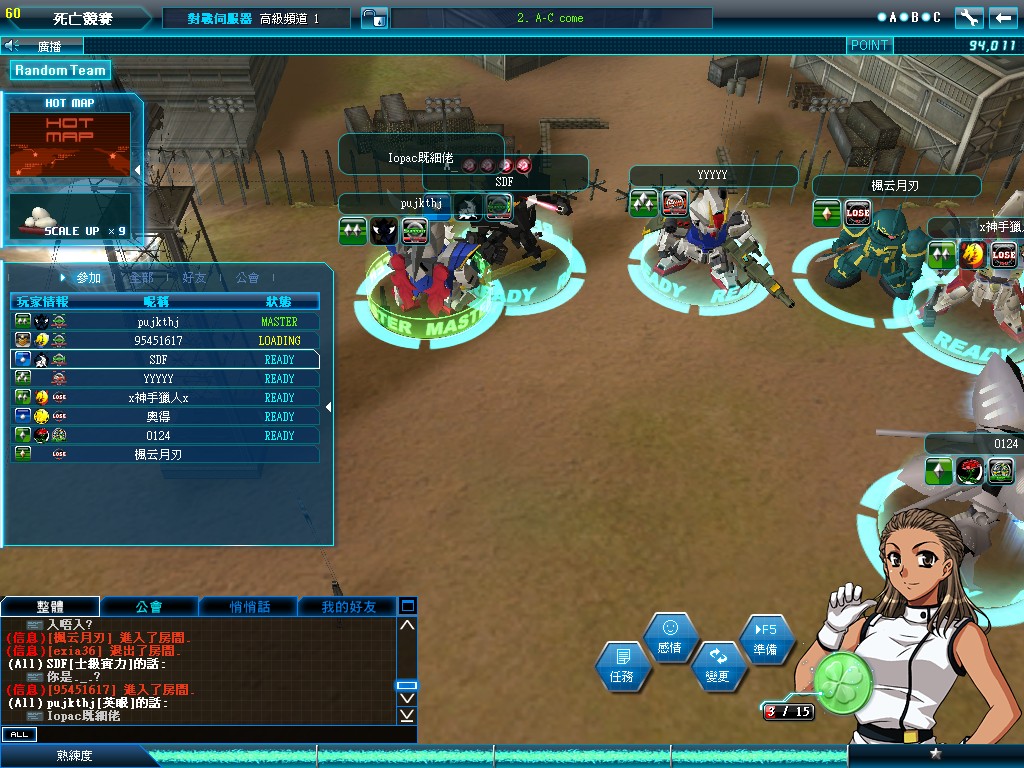The image size is (1024, 768).
Task: Exit room with the back arrow button
Action: (1003, 17)
